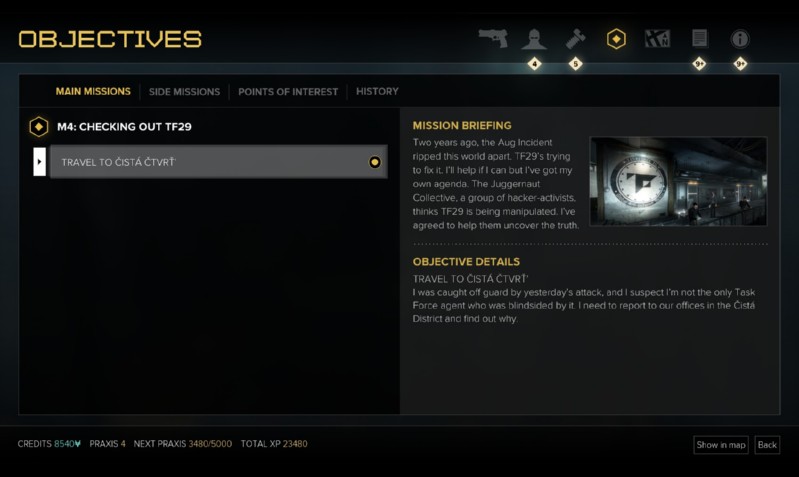
Task: Switch to the Side Missions tab
Action: pyautogui.click(x=184, y=92)
